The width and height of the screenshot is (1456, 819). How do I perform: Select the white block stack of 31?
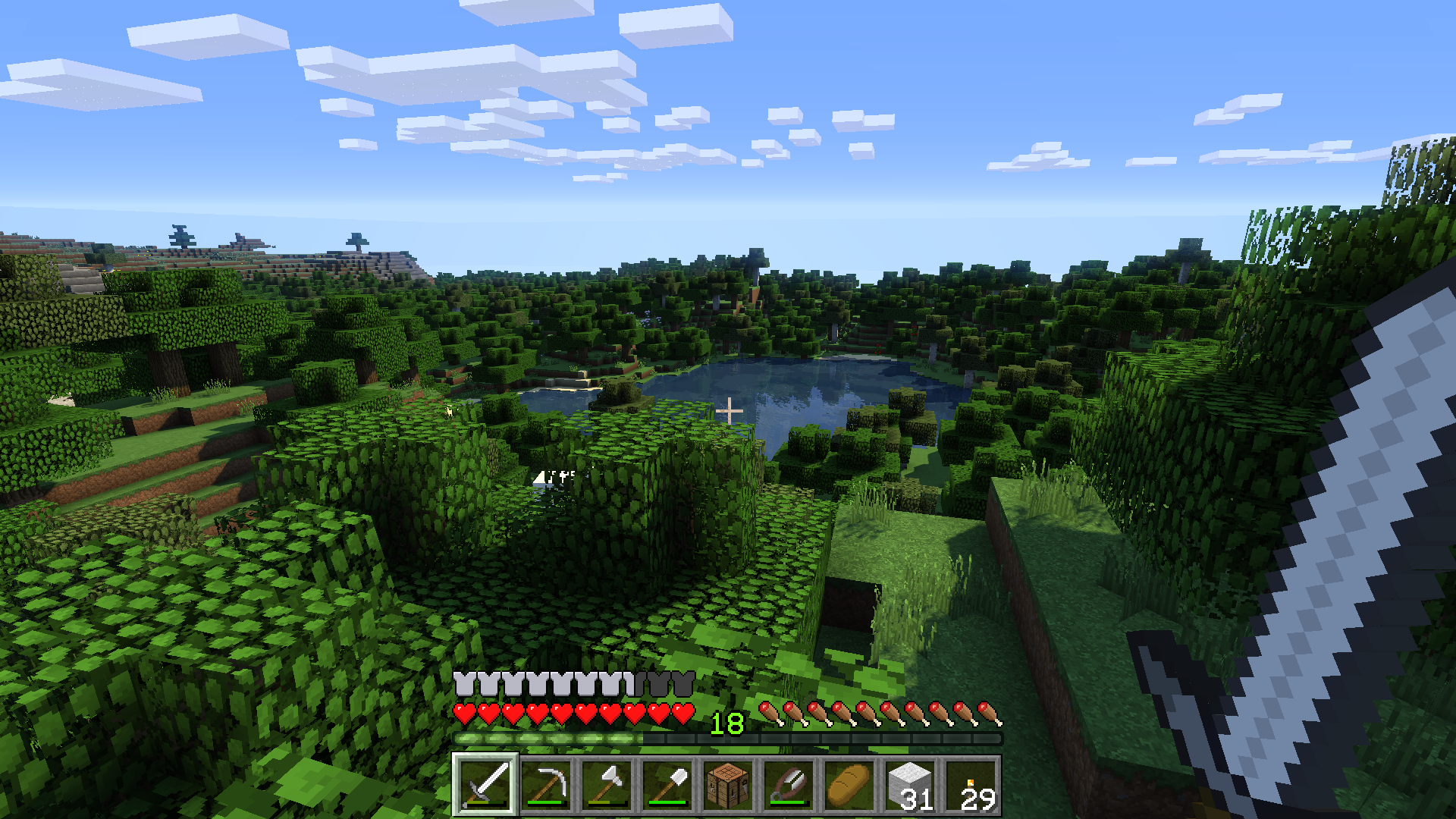click(910, 784)
